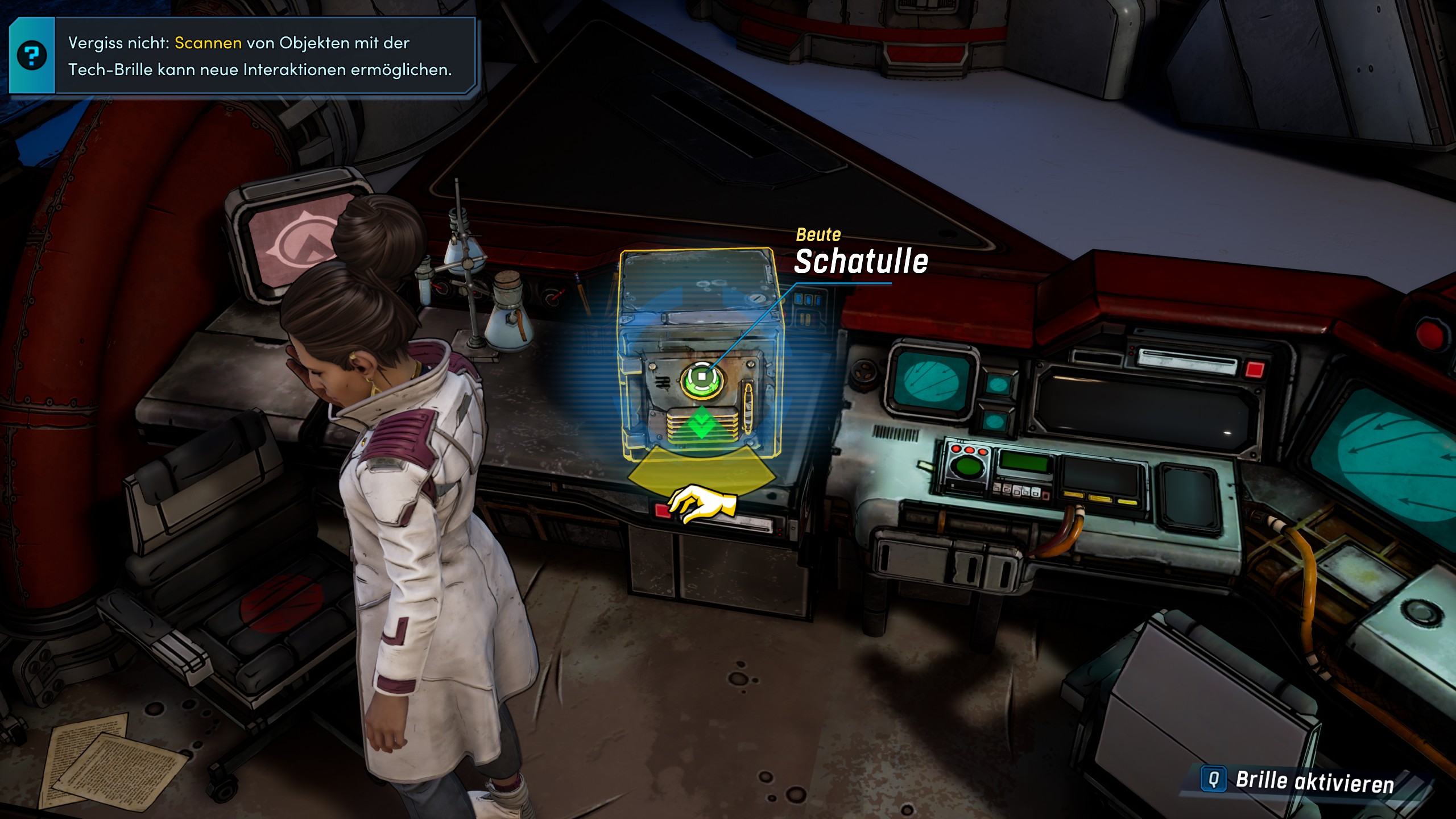Click the Schatulle loot label
This screenshot has height=819, width=1456.
point(861,261)
